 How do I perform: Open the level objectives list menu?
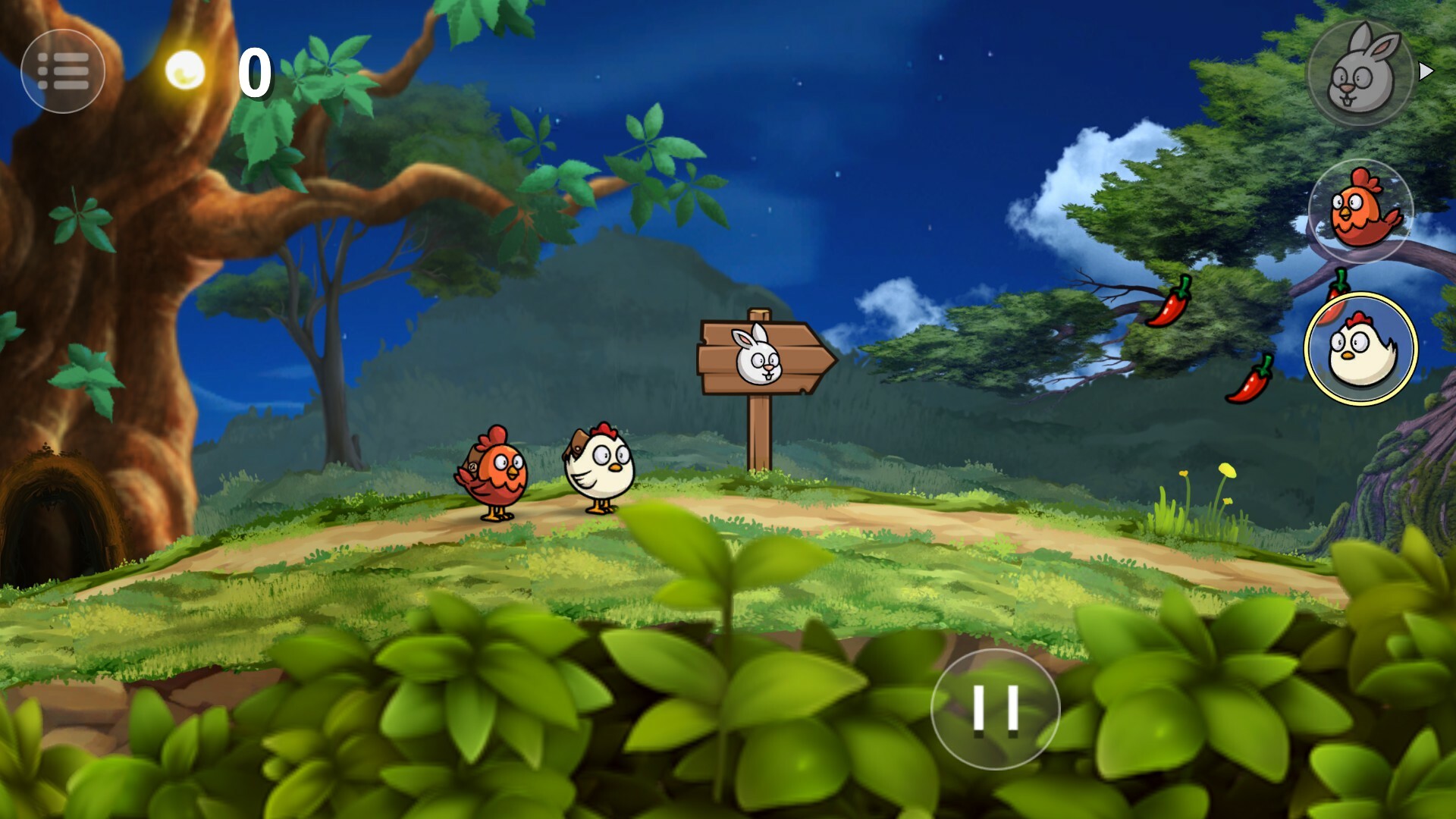pyautogui.click(x=64, y=71)
